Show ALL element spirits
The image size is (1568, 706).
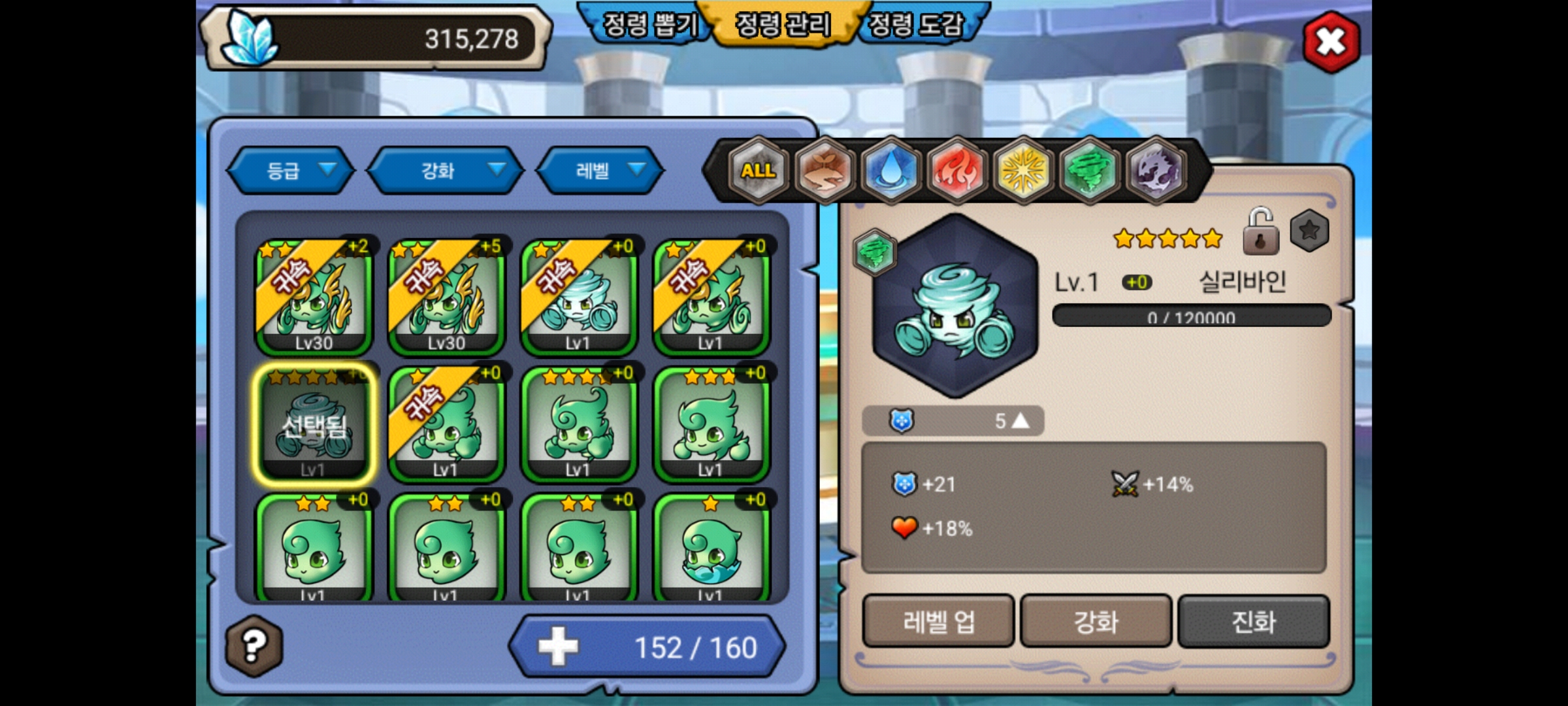click(x=758, y=171)
